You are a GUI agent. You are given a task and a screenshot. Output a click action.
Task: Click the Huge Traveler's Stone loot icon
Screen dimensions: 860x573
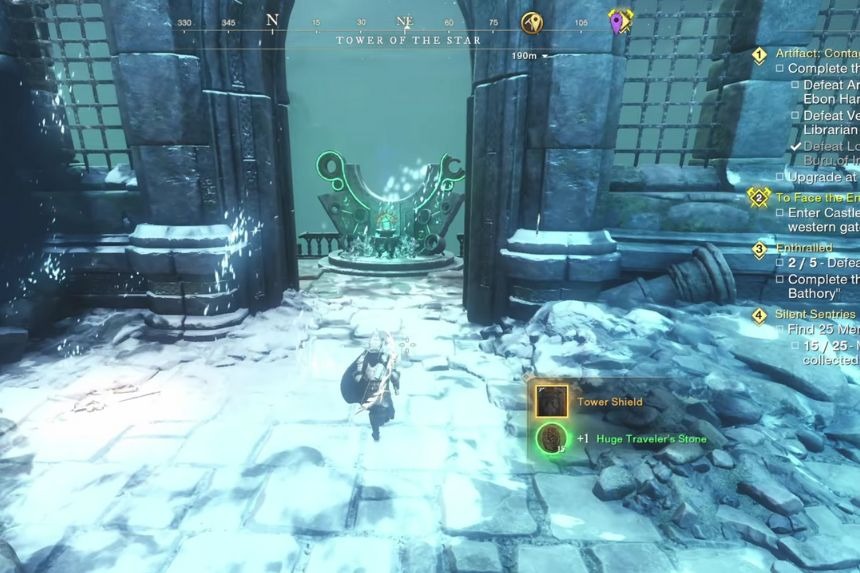coord(551,438)
